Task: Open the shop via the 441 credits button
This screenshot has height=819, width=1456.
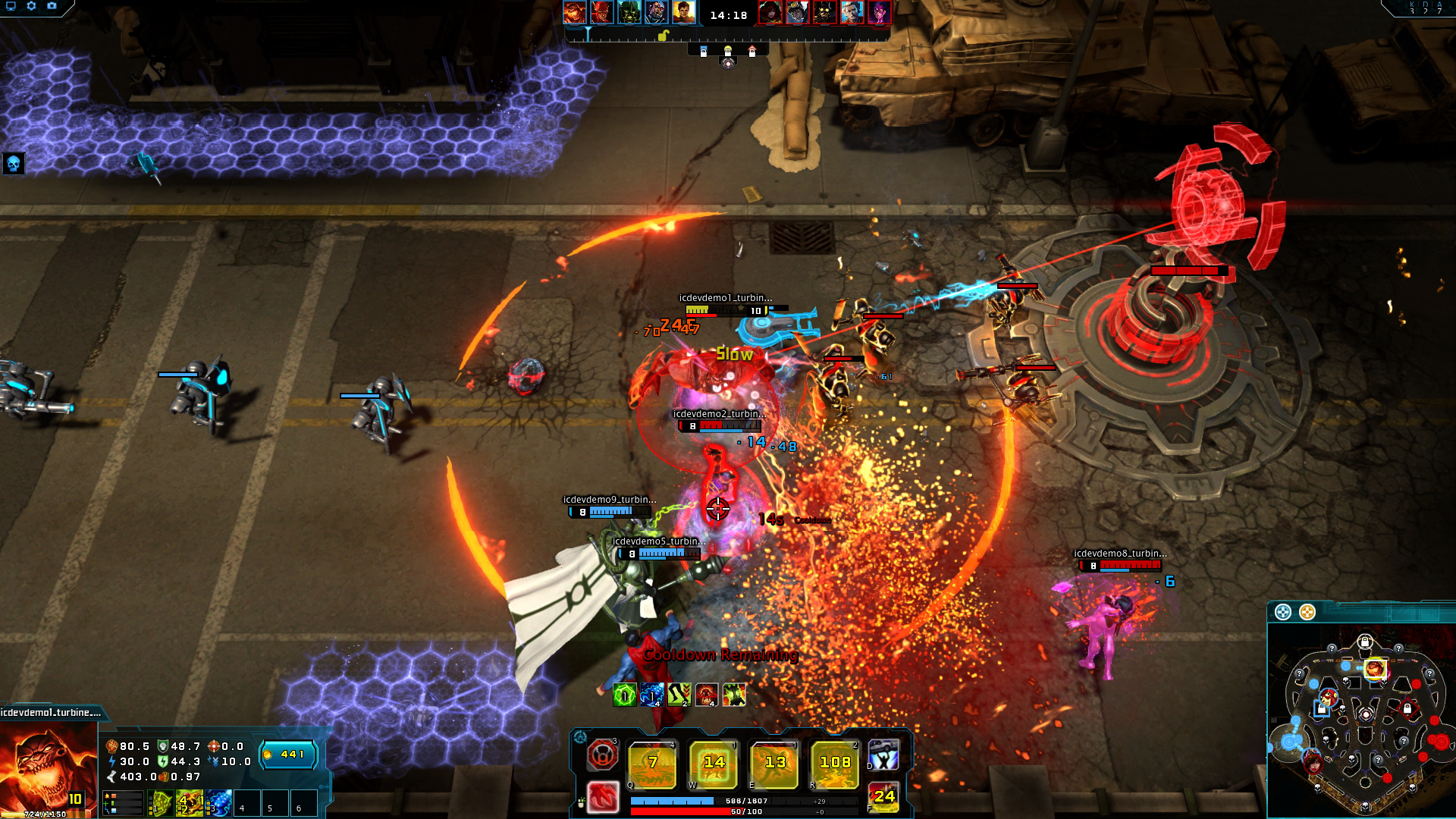Action: pyautogui.click(x=288, y=755)
